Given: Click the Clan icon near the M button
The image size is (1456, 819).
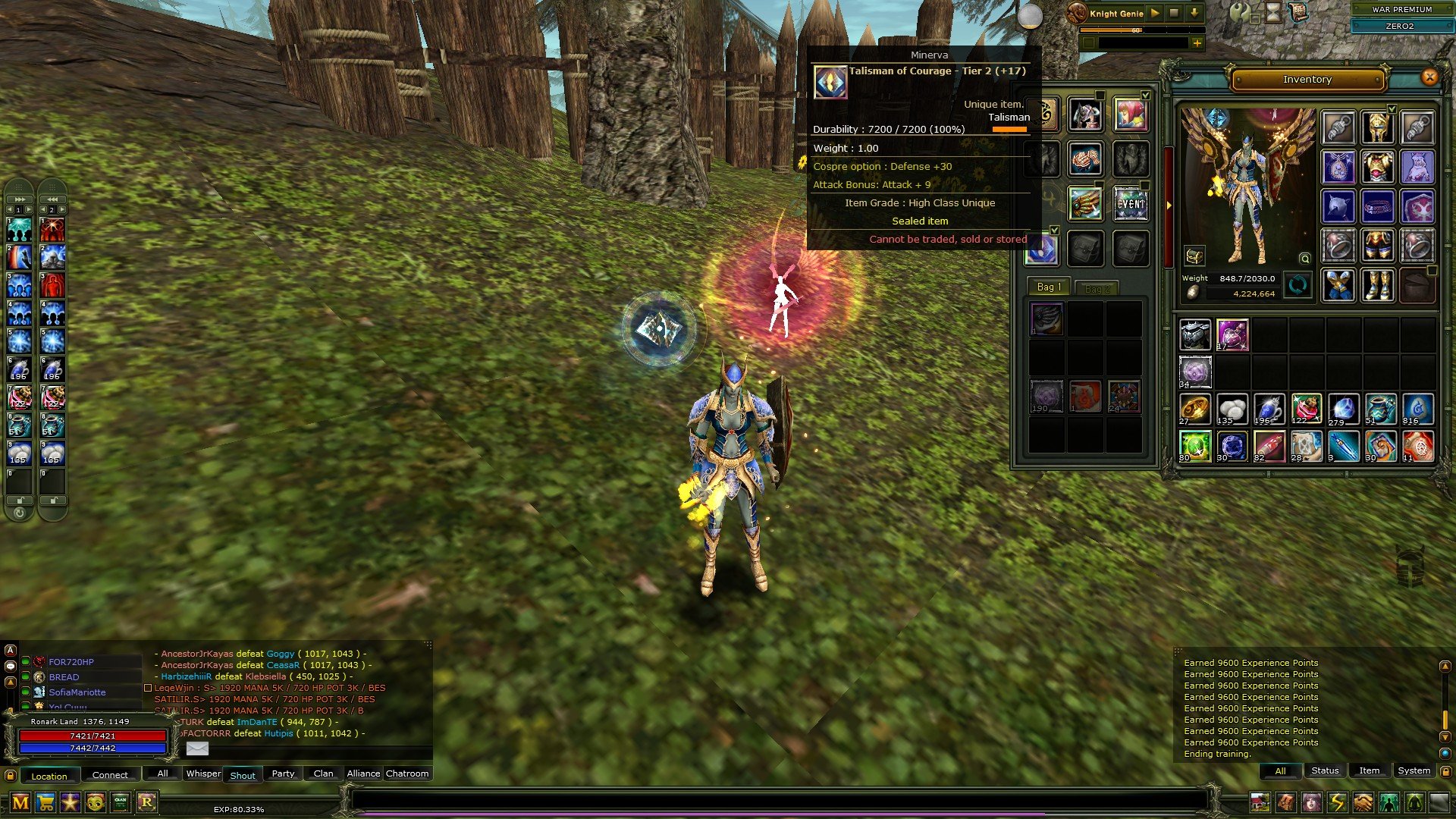Looking at the screenshot, I should click(121, 801).
